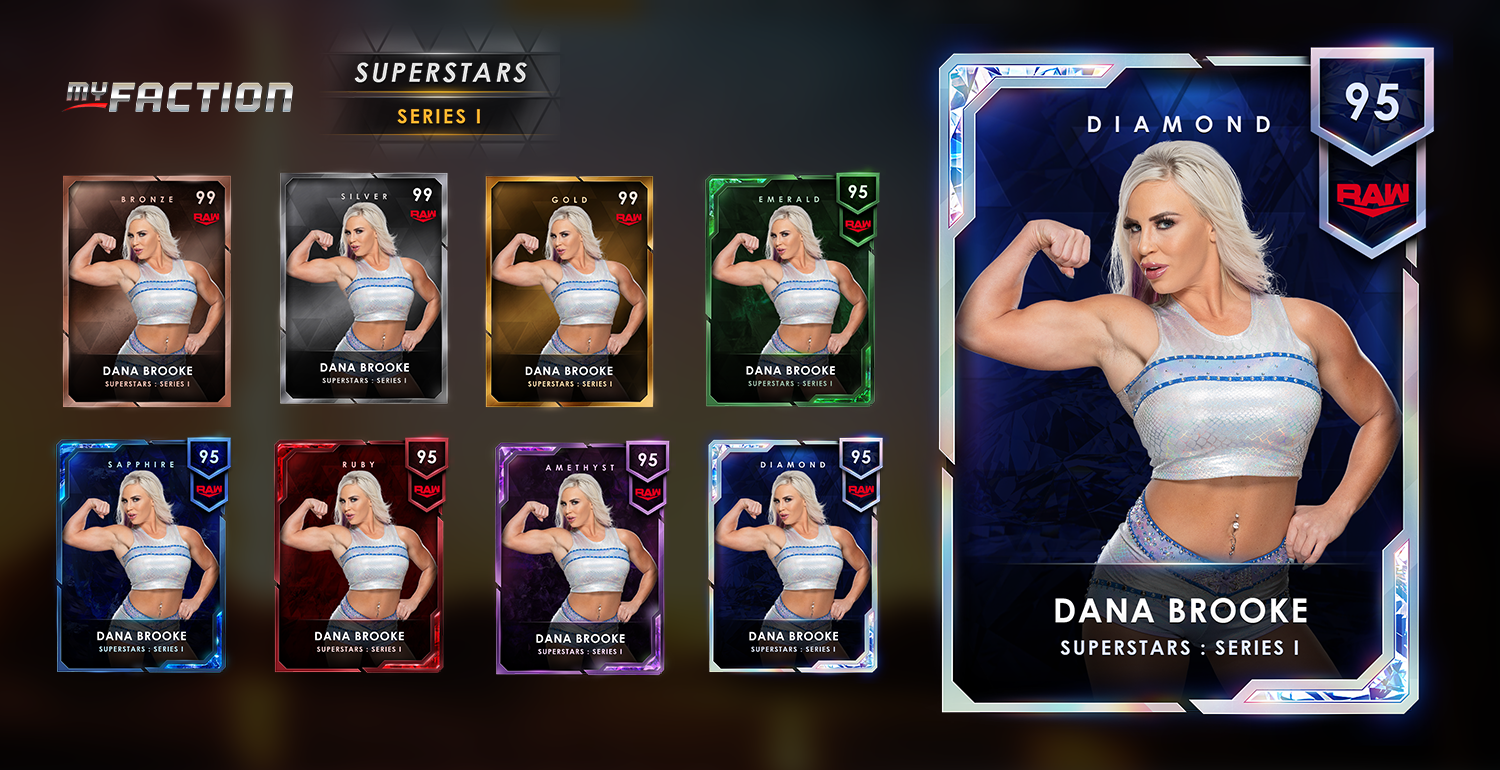The height and width of the screenshot is (770, 1500).
Task: Select the Bronze Dana Brooke card
Action: (147, 291)
